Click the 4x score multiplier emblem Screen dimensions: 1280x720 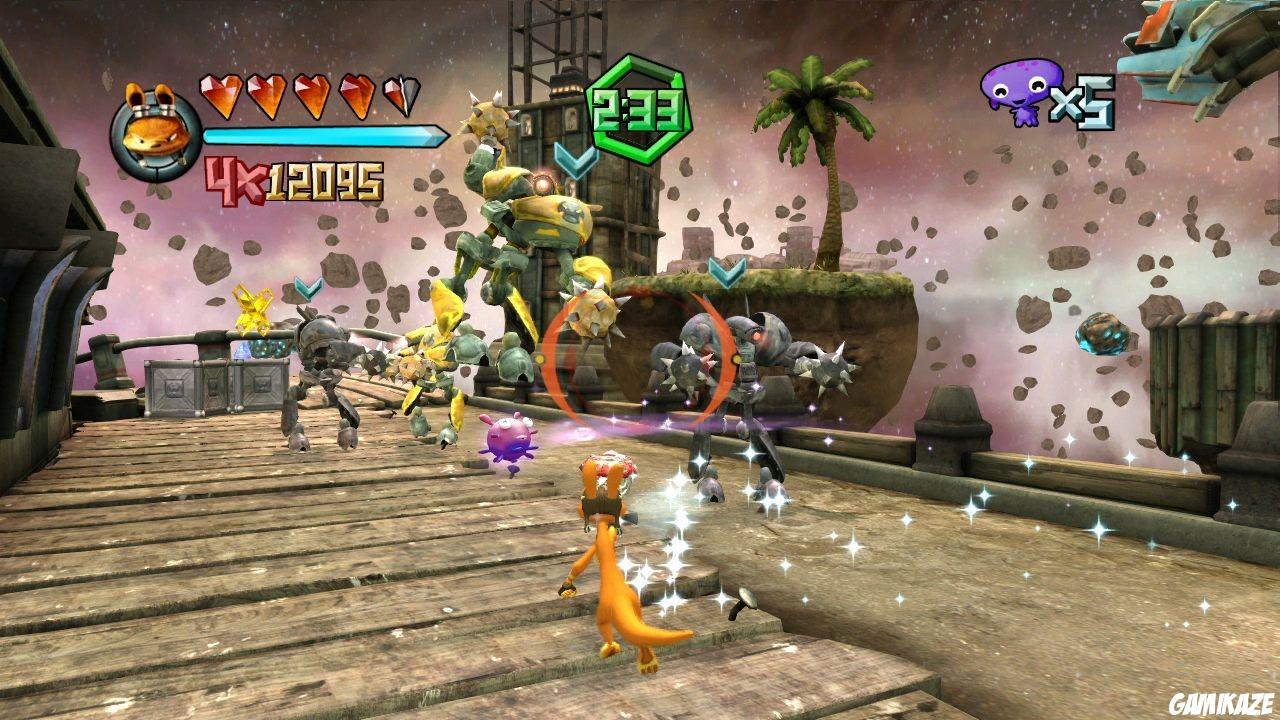click(232, 177)
